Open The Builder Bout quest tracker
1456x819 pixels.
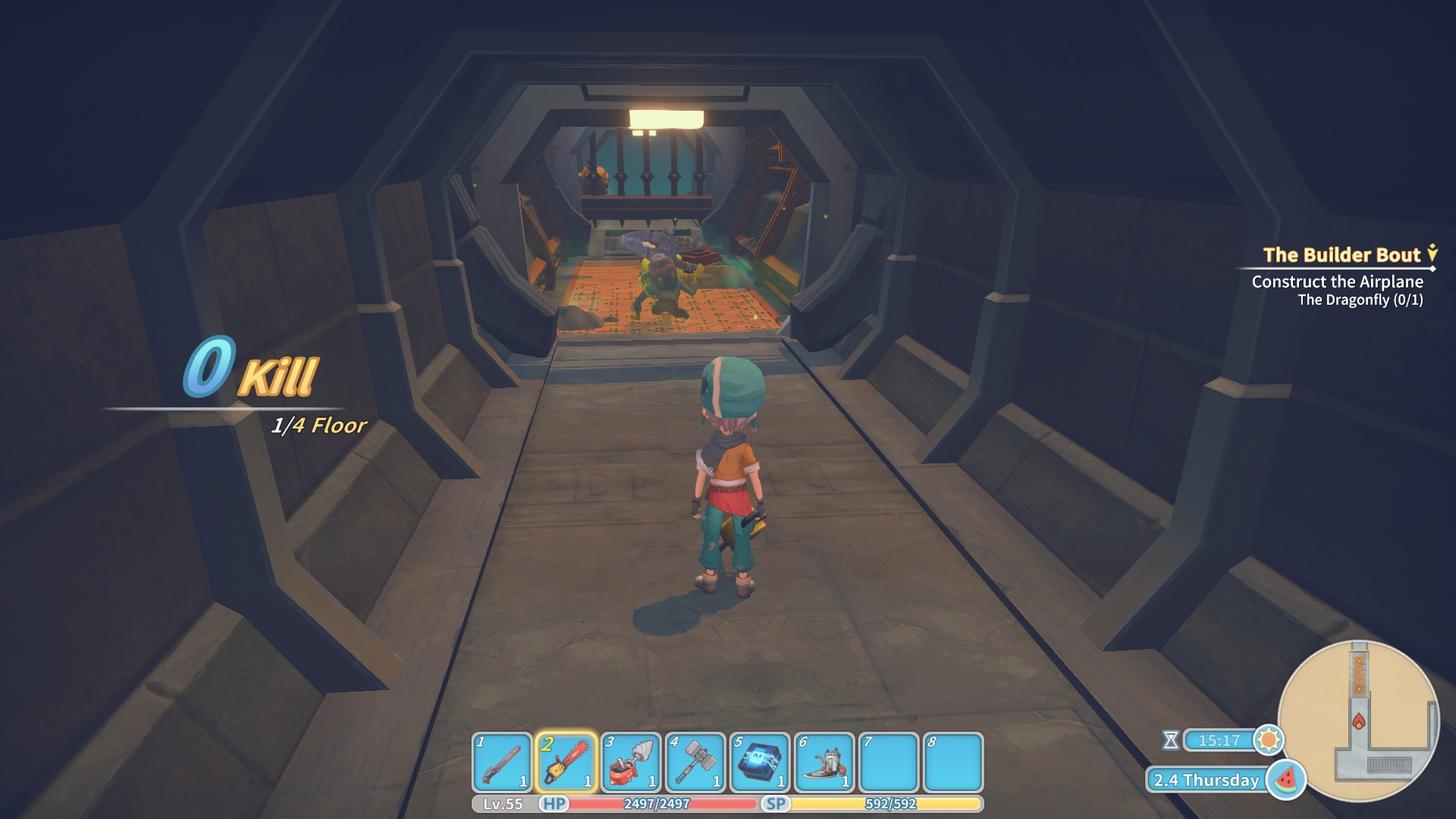pos(1341,255)
